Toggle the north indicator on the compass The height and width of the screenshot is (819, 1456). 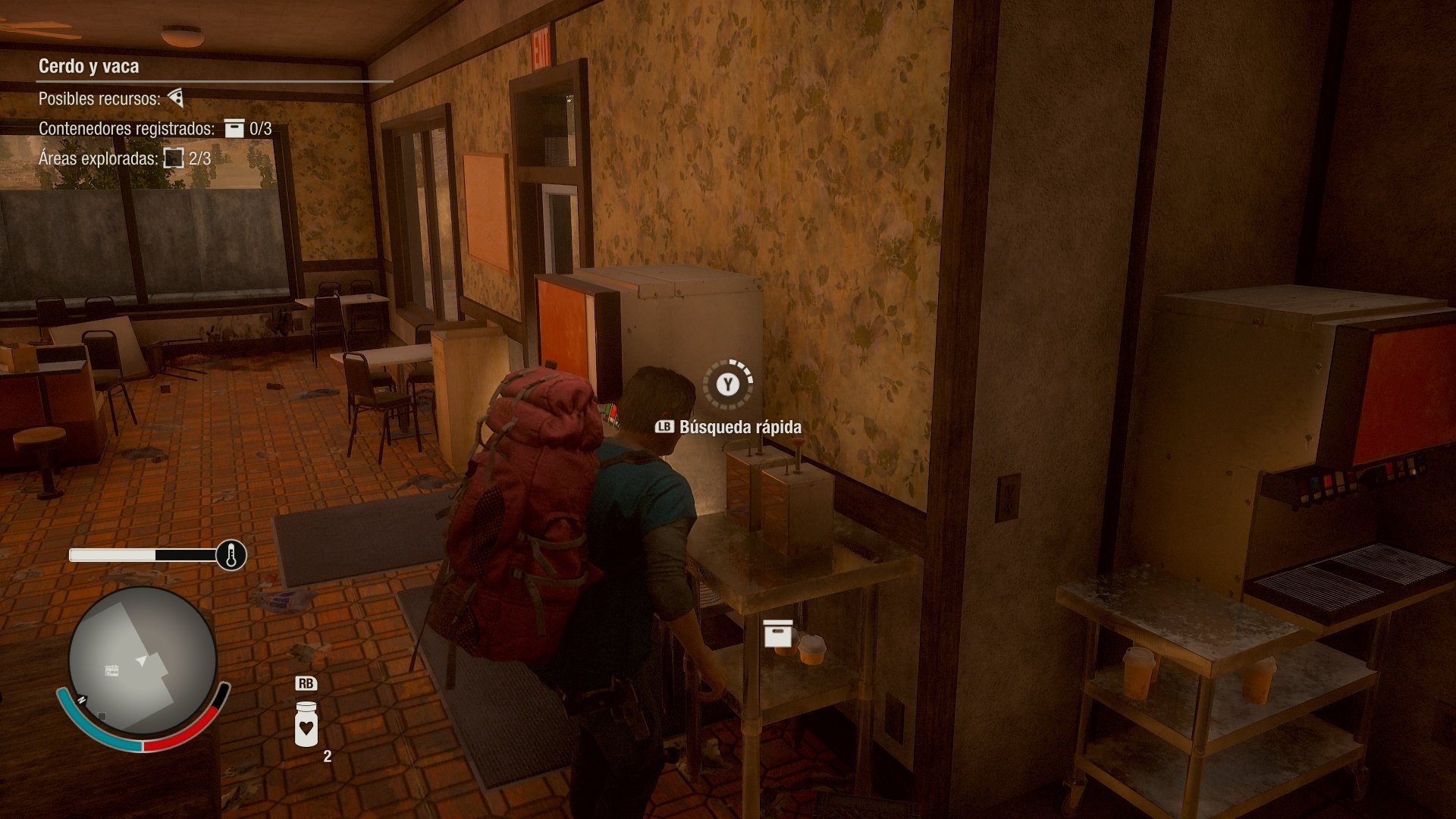(82, 700)
